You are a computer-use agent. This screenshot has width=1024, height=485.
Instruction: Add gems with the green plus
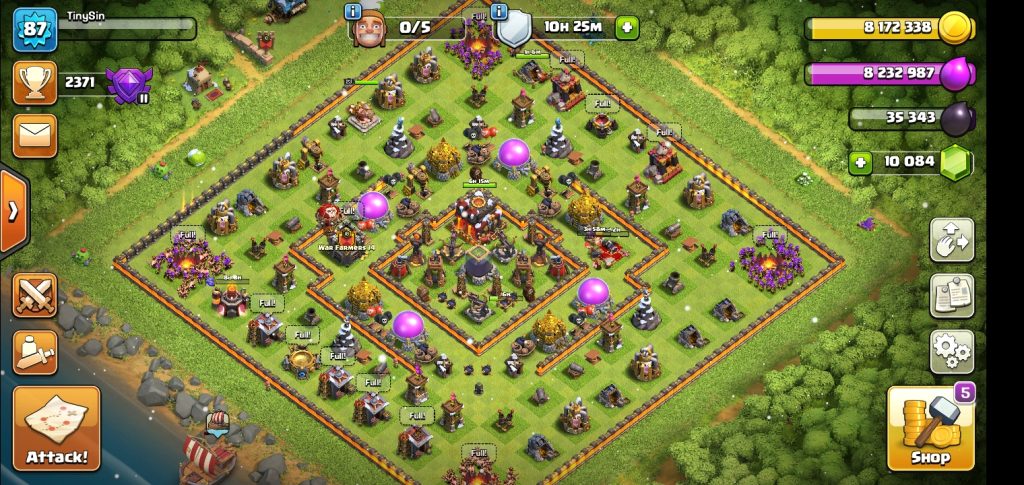860,162
